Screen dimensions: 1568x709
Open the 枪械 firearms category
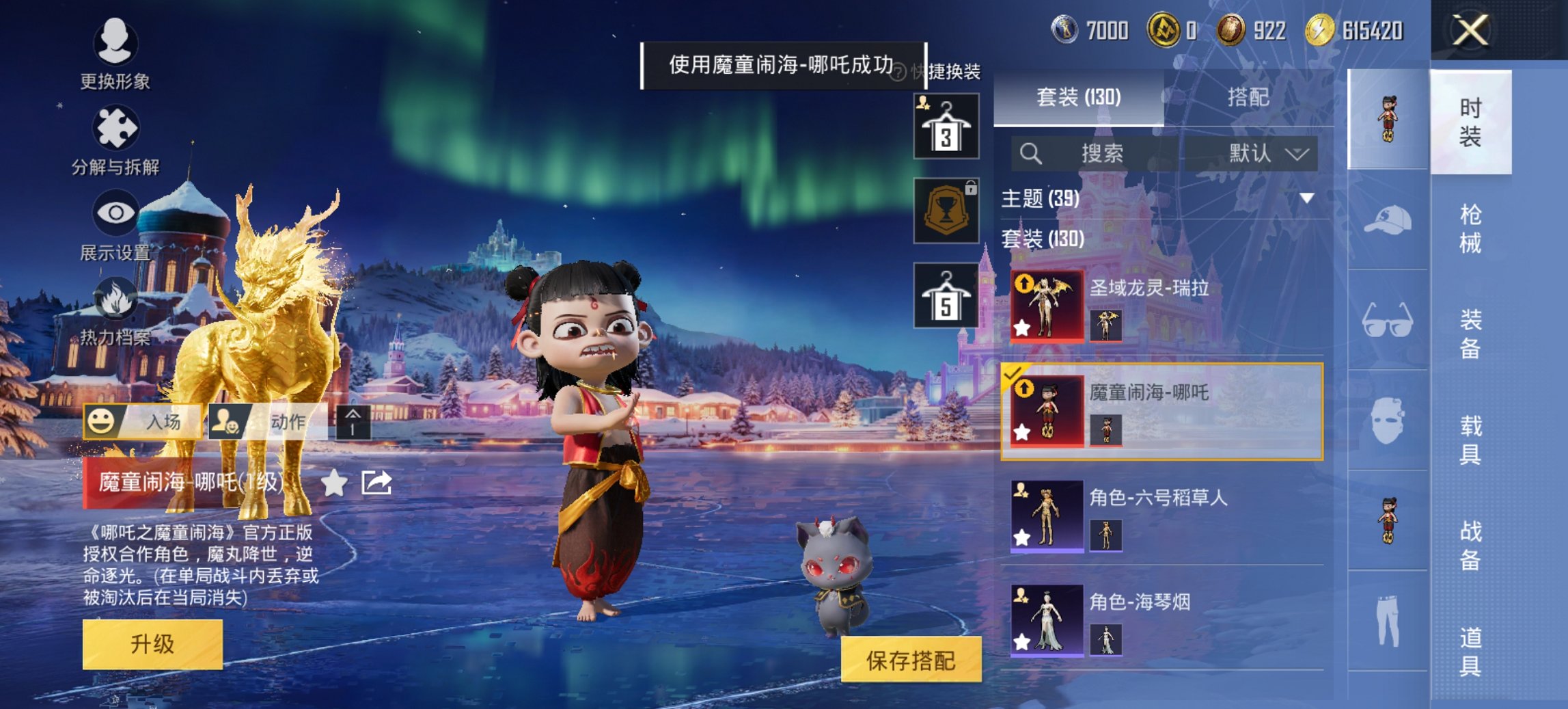coord(1470,228)
